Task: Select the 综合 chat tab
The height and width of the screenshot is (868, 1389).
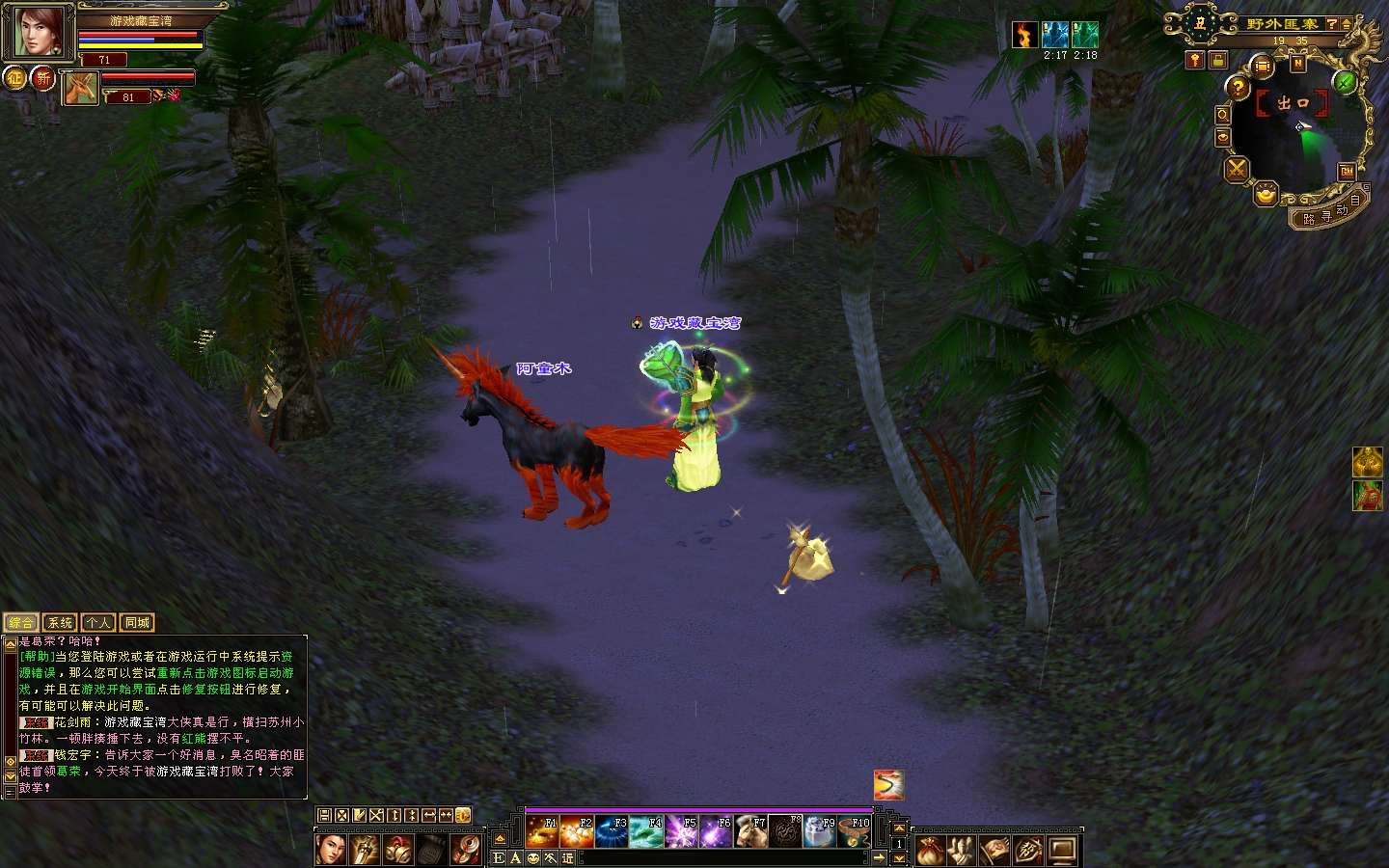Action: click(21, 623)
